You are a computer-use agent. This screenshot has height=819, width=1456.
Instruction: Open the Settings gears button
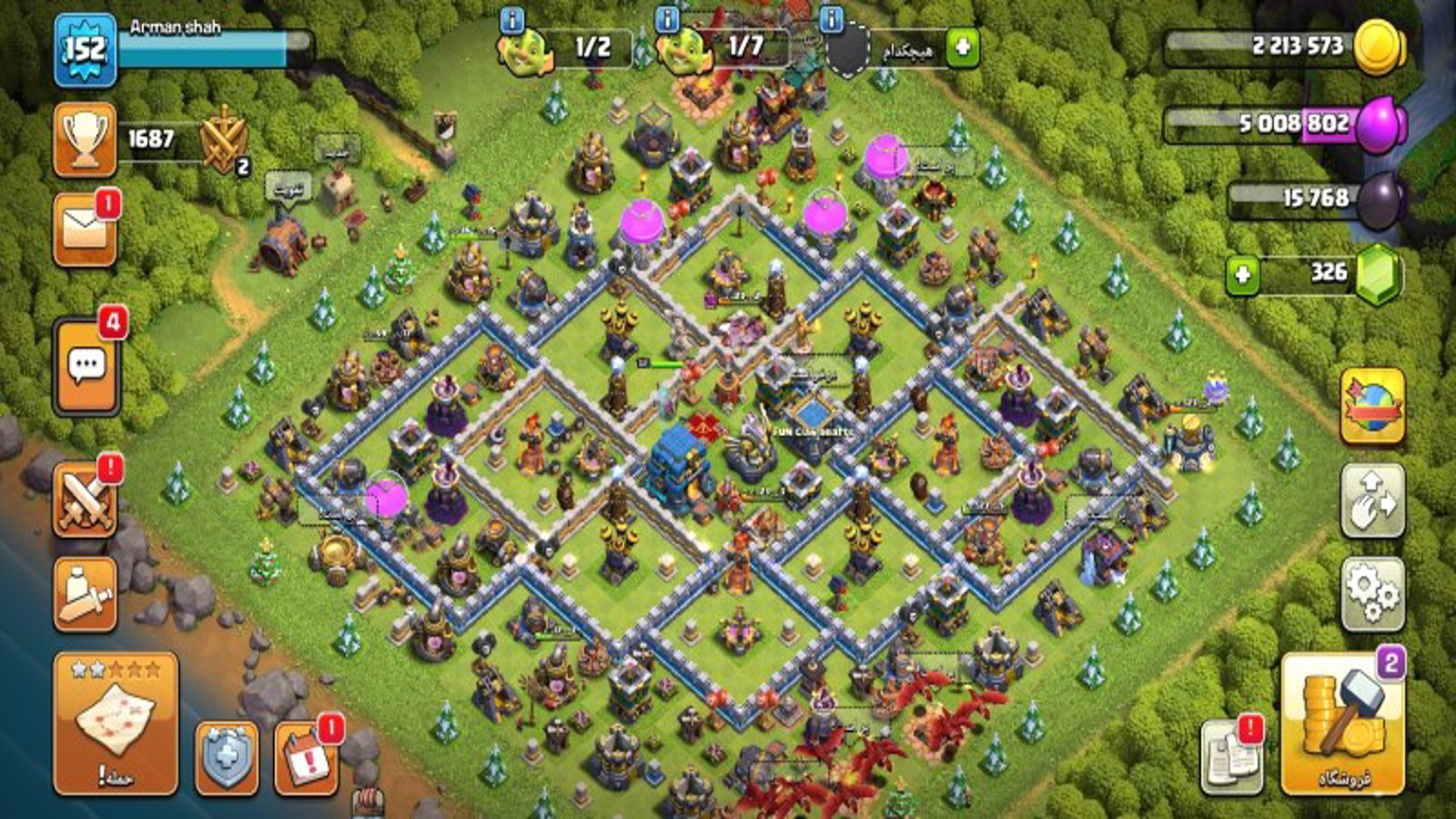pyautogui.click(x=1372, y=594)
